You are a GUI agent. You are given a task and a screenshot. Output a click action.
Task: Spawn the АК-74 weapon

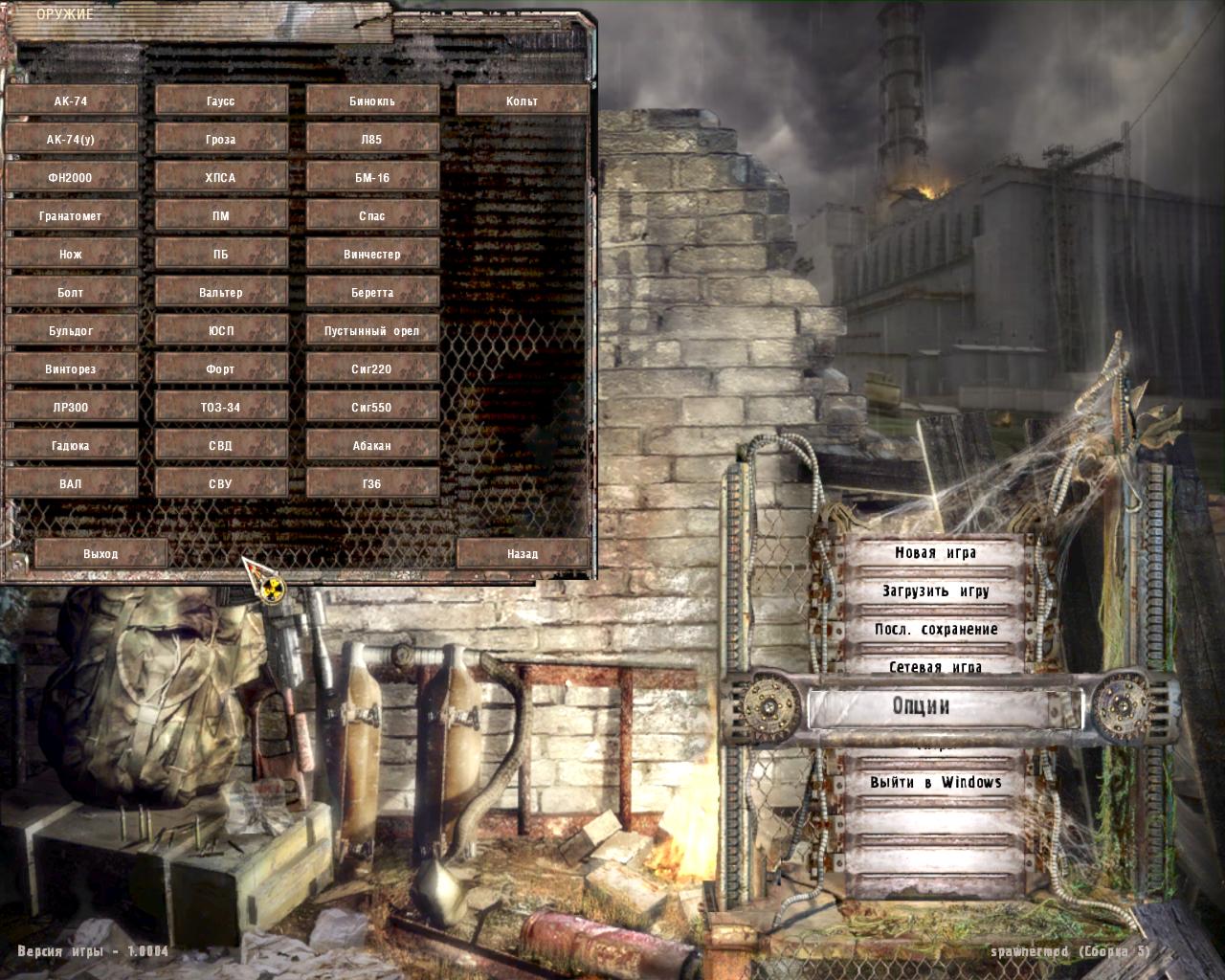(72, 100)
